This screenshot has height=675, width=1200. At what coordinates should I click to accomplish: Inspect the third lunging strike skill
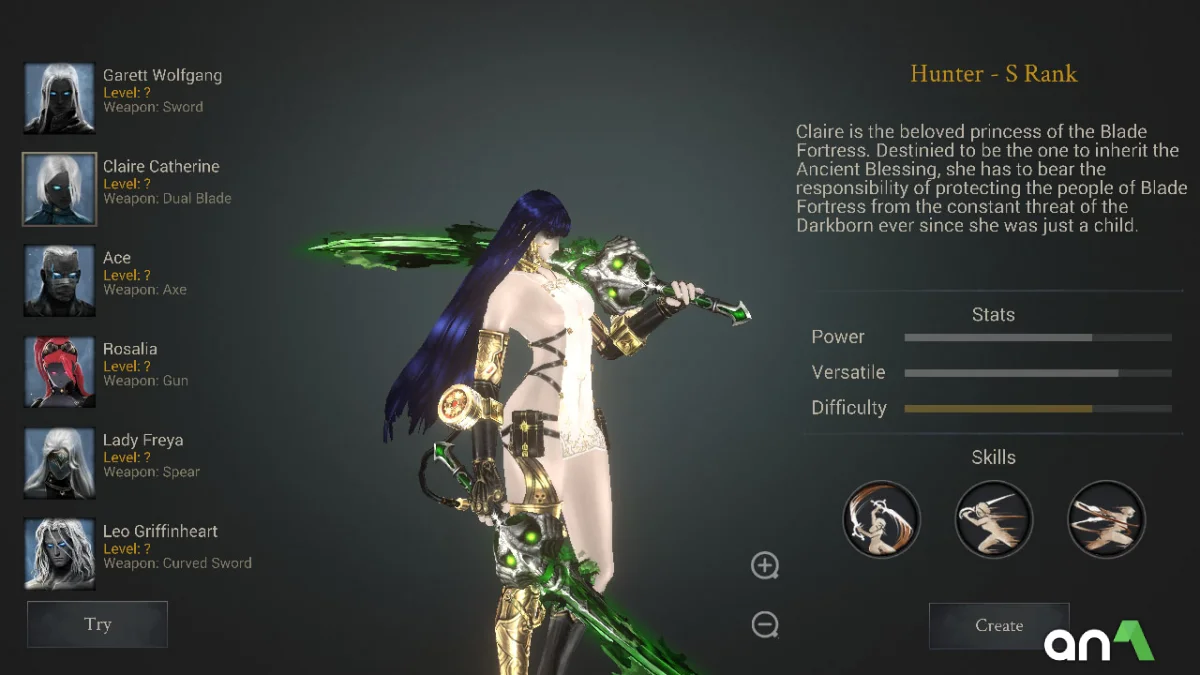(x=1106, y=519)
